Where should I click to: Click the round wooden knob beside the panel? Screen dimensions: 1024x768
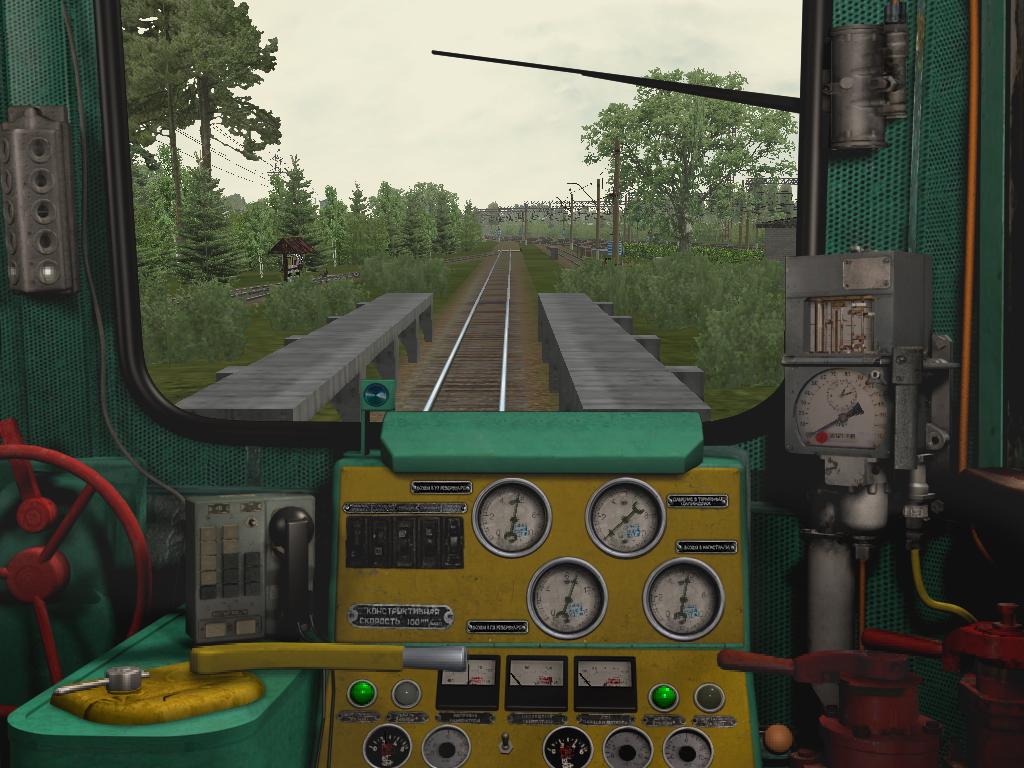[x=778, y=738]
